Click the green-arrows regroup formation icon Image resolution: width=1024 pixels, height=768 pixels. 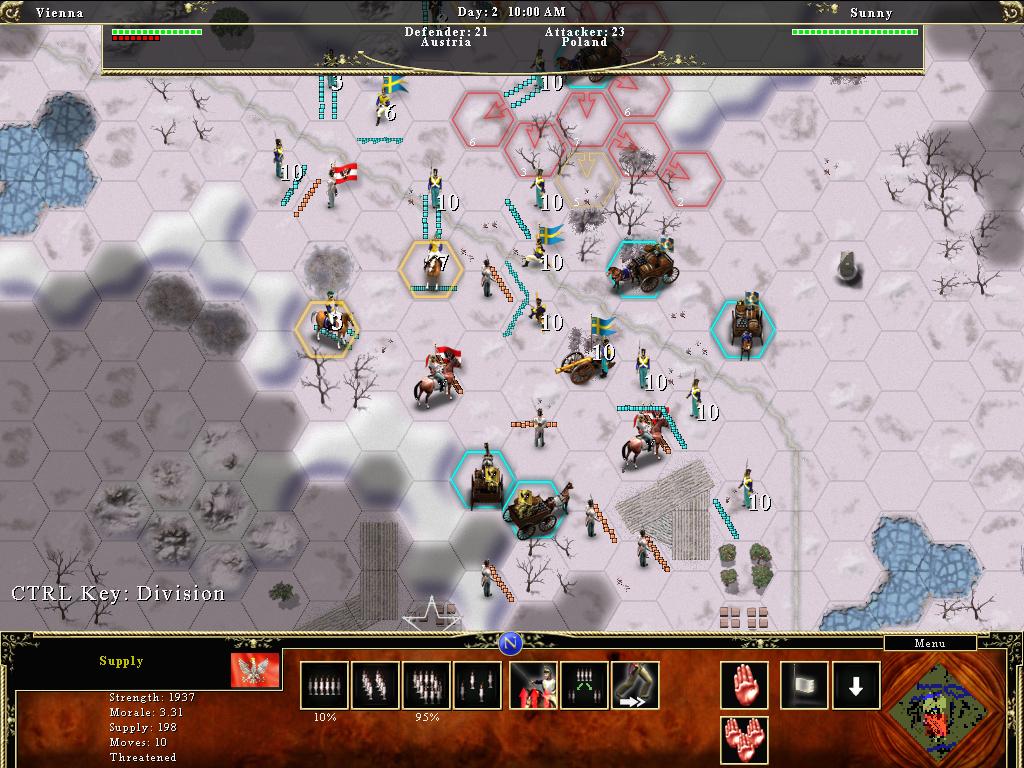(x=585, y=685)
